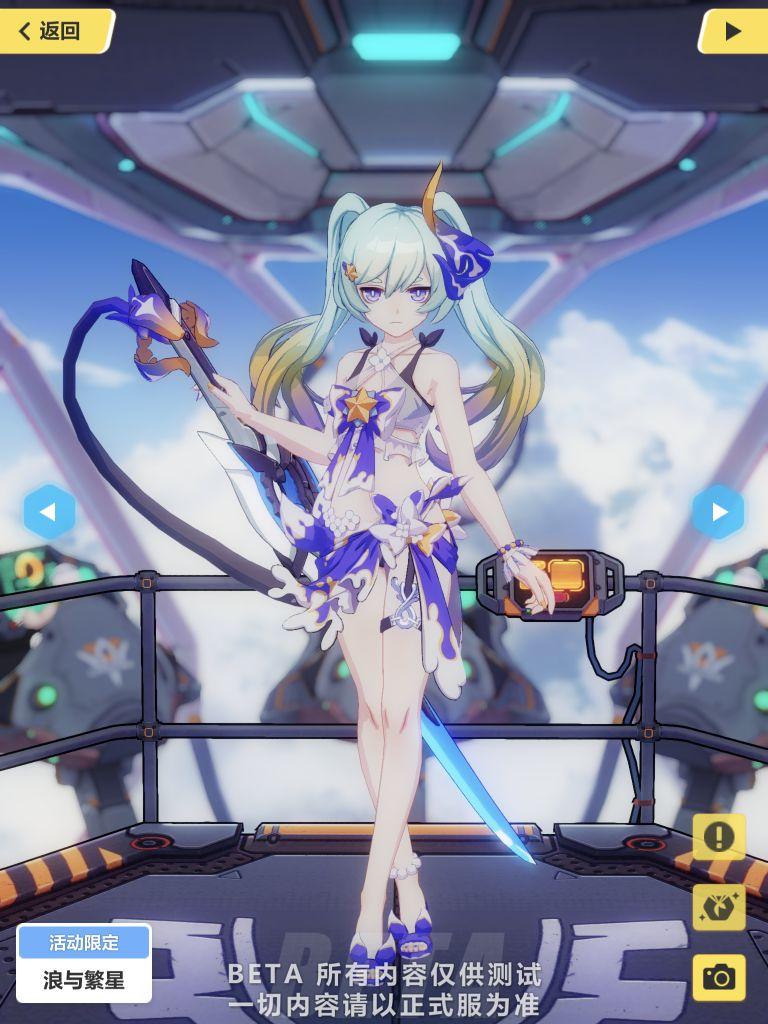Open the exclamation mark info icon
Image resolution: width=768 pixels, height=1024 pixels.
(718, 837)
